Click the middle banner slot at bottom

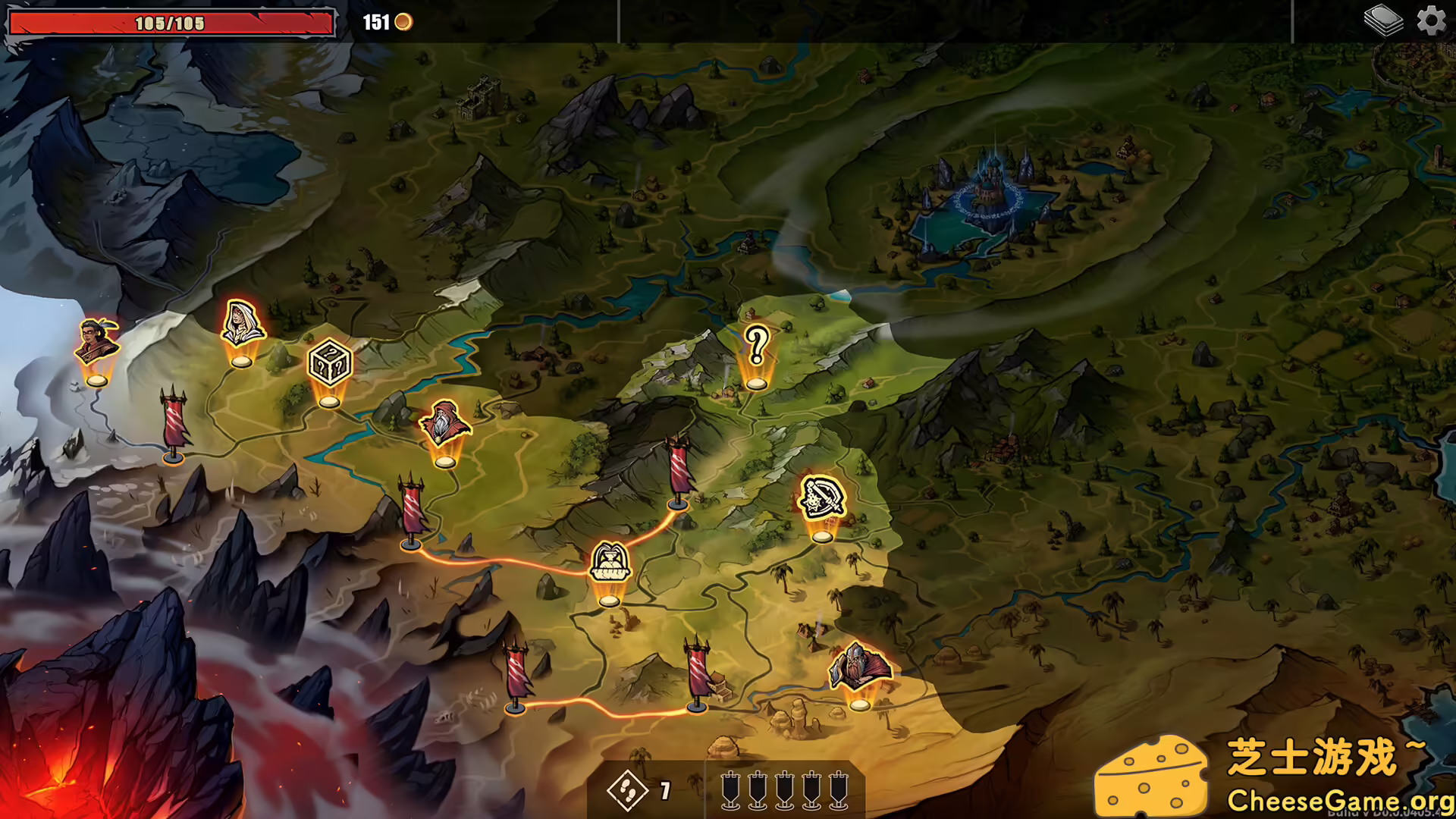tap(785, 792)
